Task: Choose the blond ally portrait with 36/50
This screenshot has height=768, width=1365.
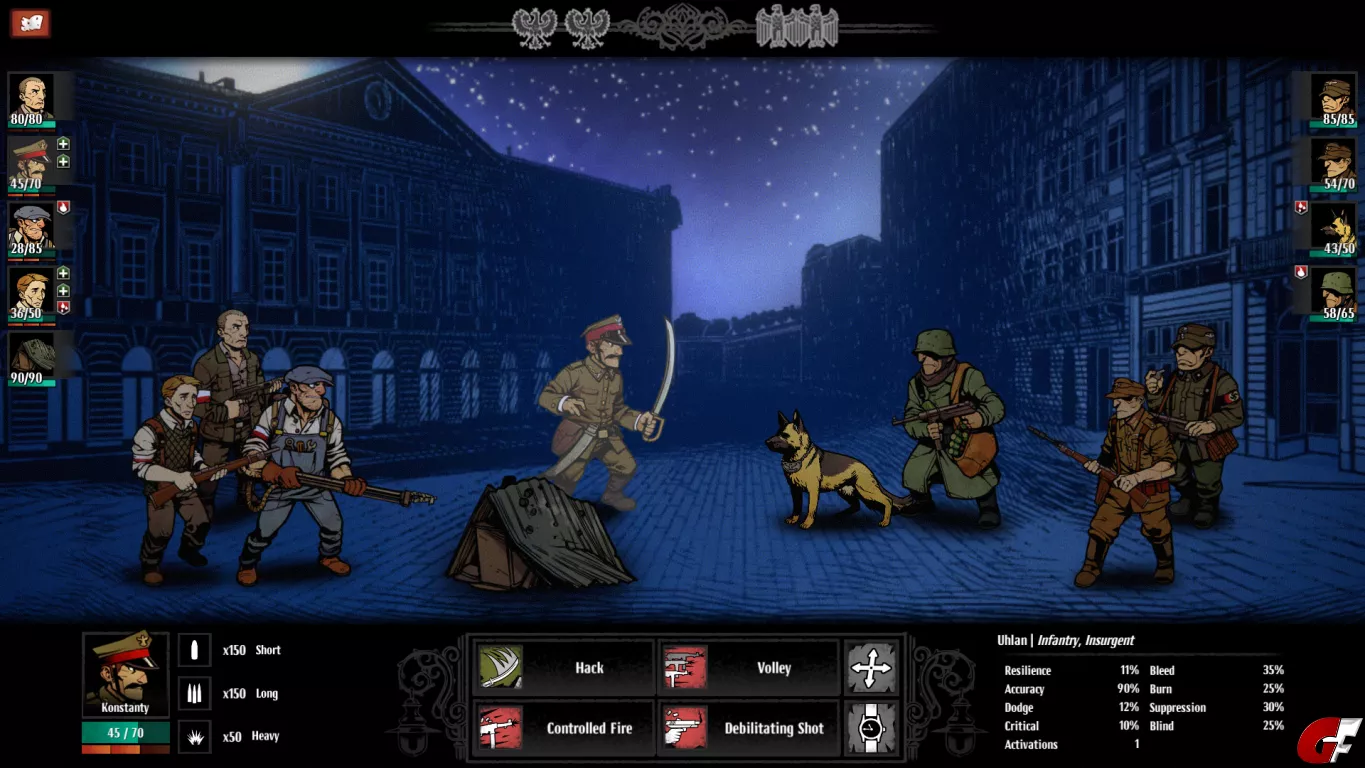Action: coord(30,290)
